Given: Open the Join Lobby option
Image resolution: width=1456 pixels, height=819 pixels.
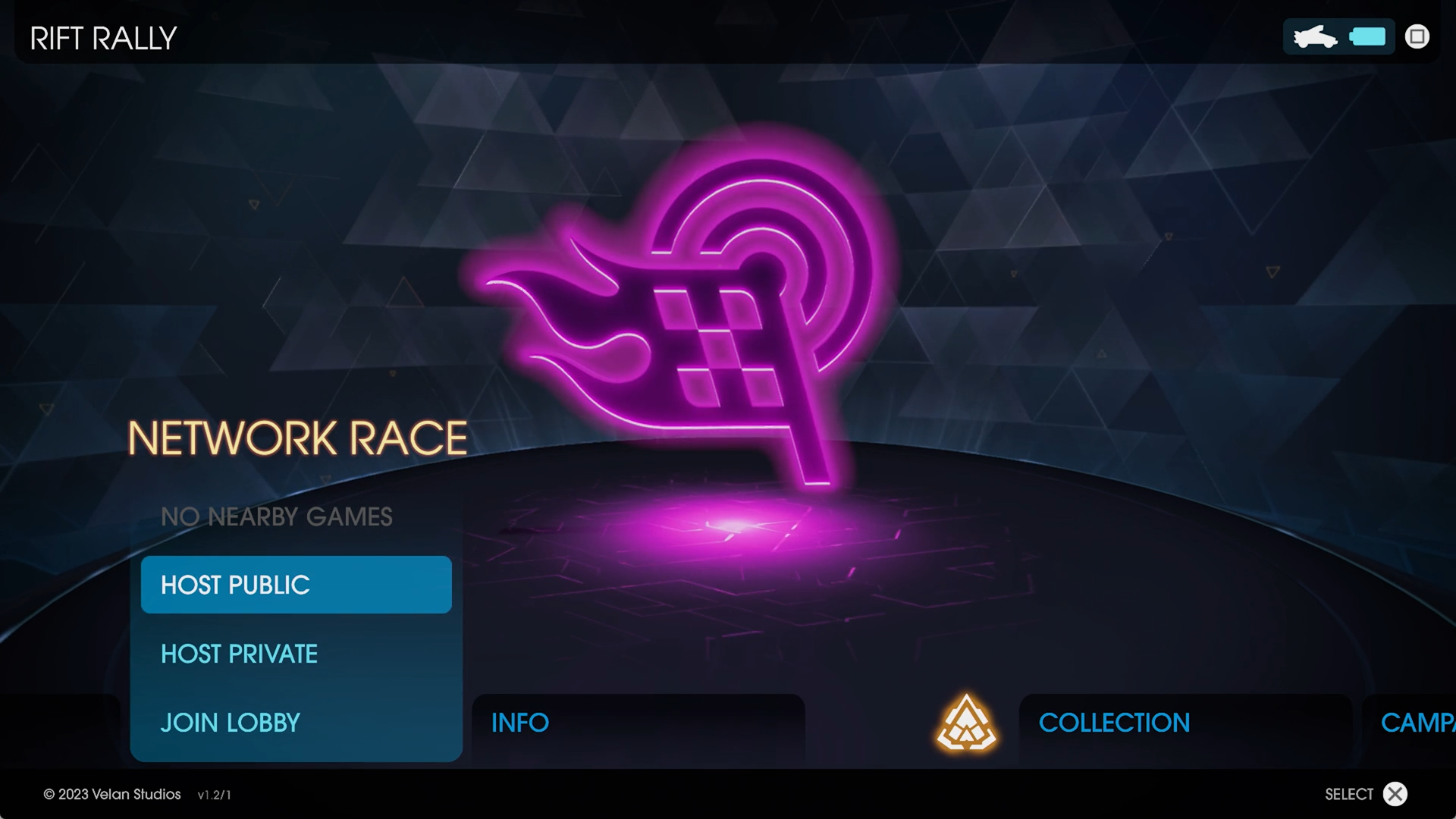Looking at the screenshot, I should pos(296,723).
